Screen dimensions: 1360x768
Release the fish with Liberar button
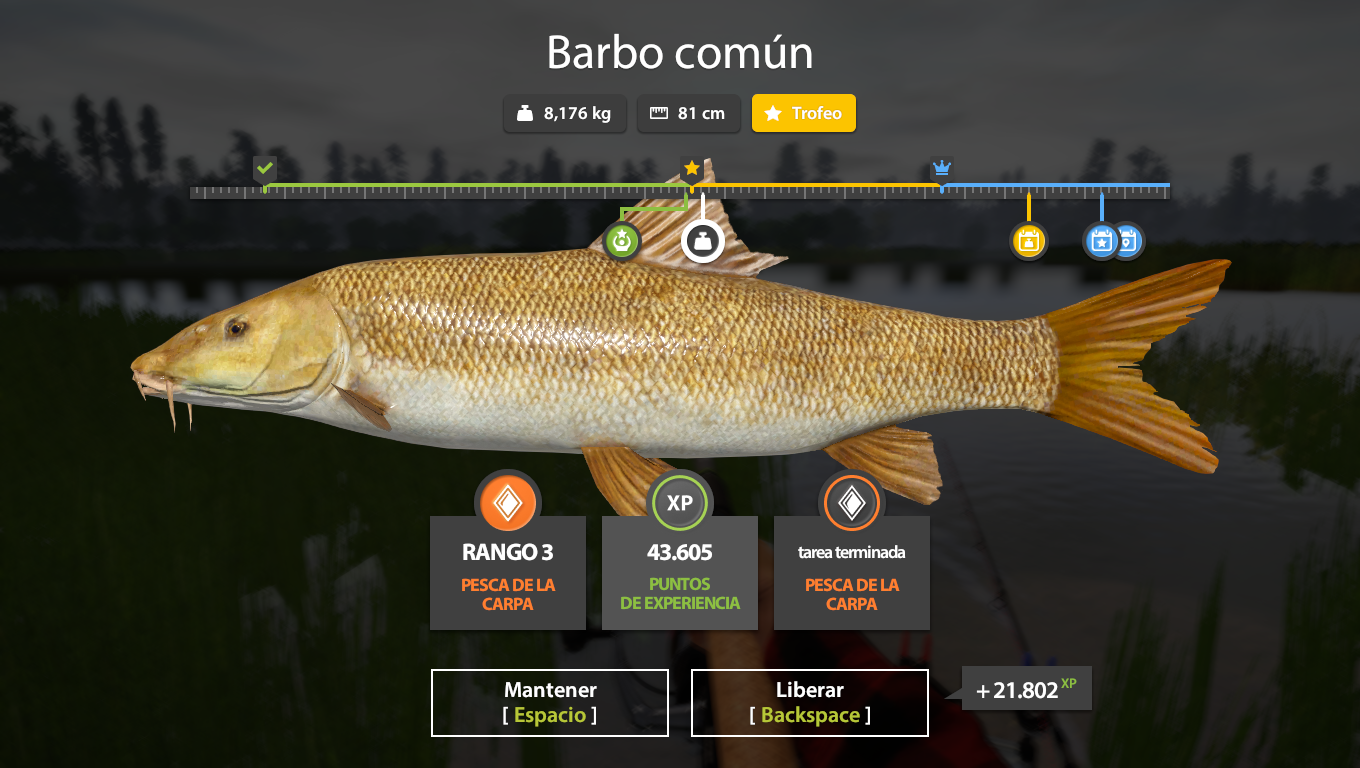click(810, 703)
